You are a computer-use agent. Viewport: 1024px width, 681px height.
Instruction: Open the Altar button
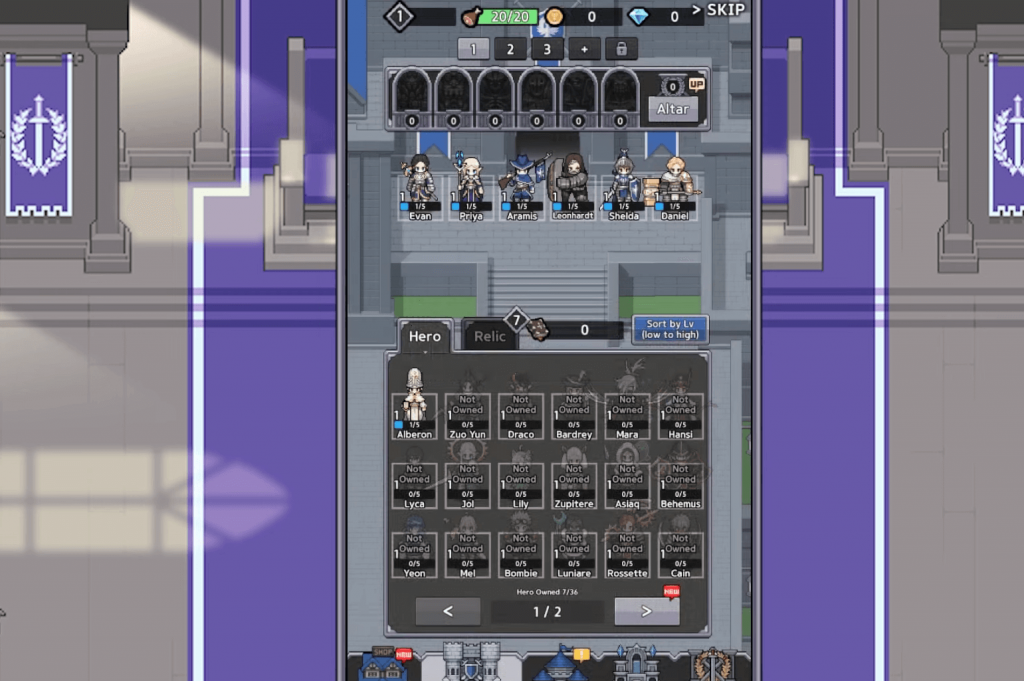672,109
